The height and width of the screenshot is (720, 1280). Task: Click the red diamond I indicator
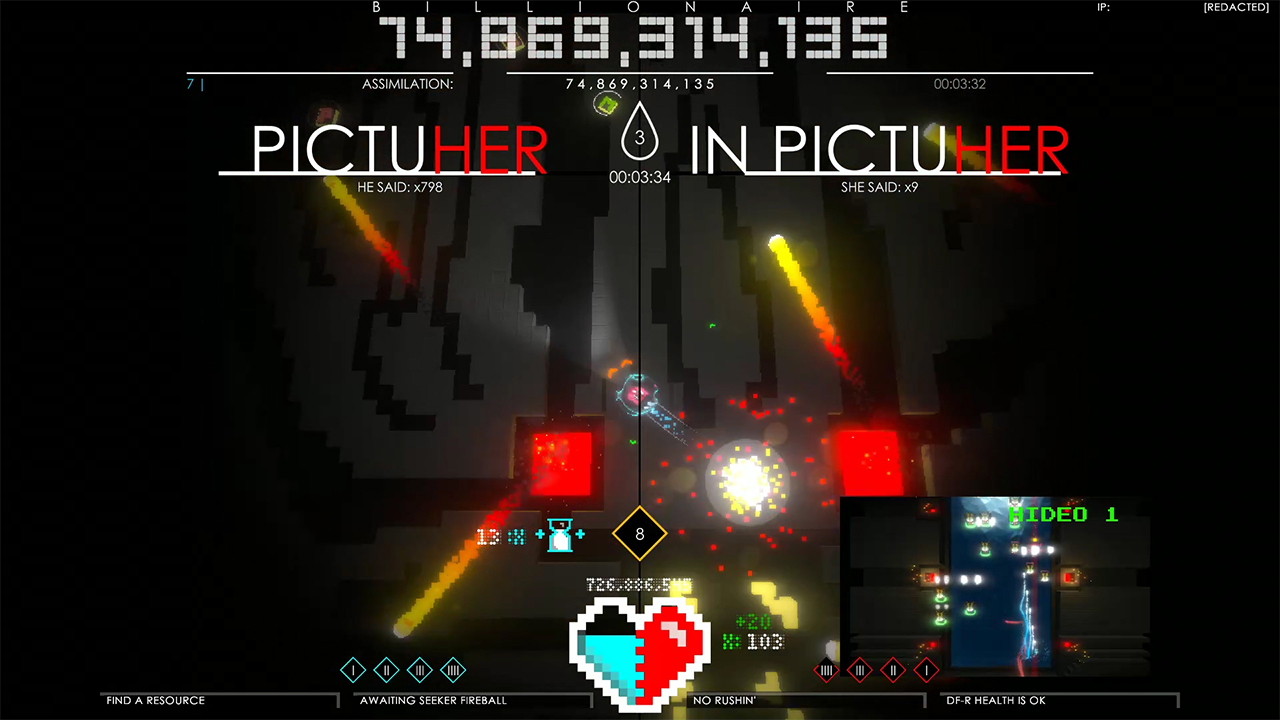tap(925, 670)
